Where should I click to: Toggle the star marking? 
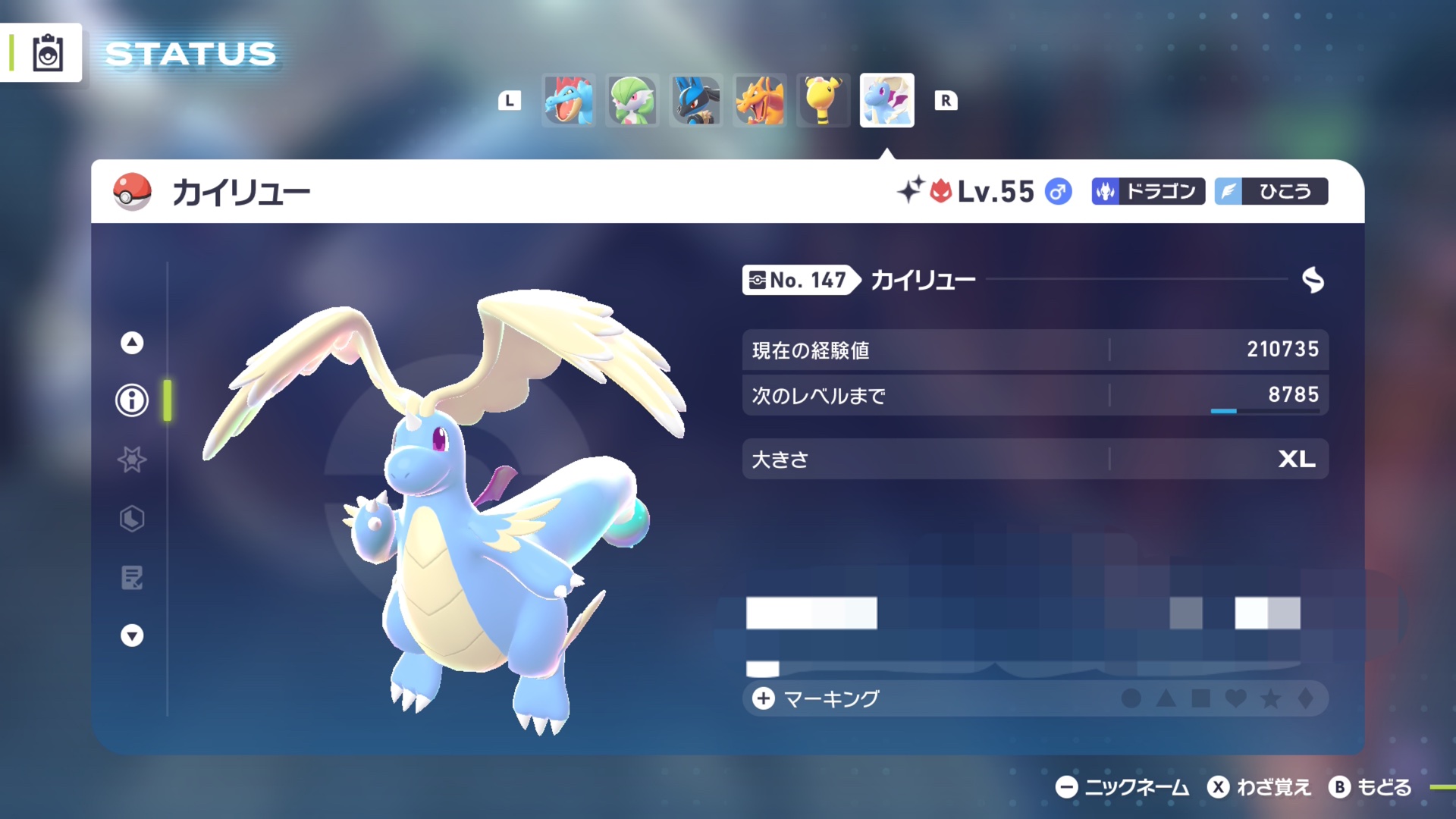(x=1271, y=698)
